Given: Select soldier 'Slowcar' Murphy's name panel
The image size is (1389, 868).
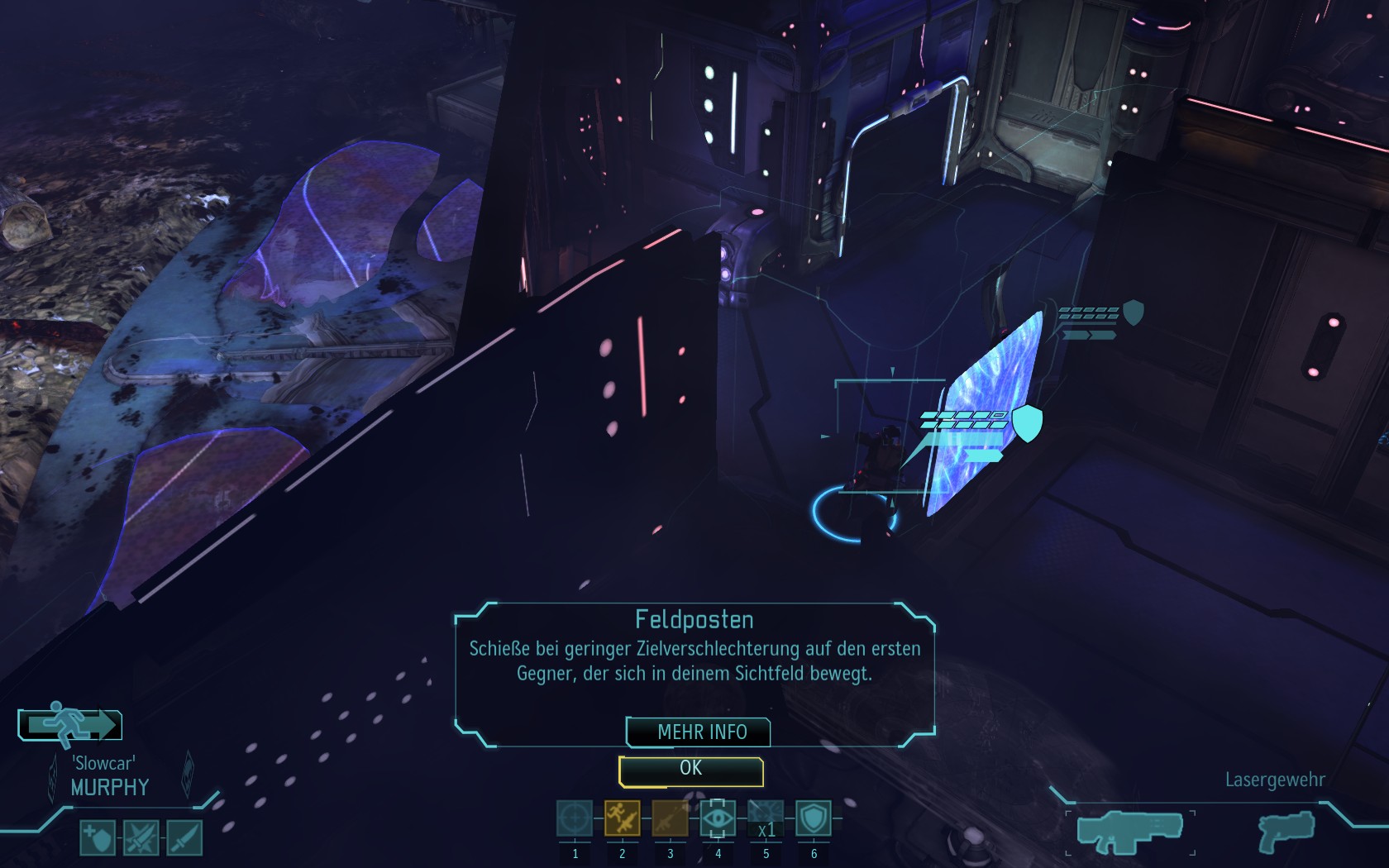Looking at the screenshot, I should click(109, 777).
